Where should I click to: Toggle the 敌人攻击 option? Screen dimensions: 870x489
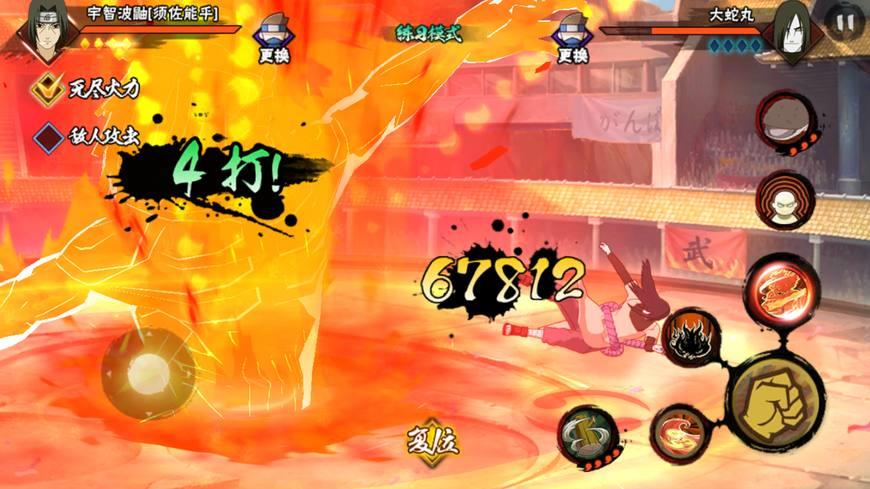pyautogui.click(x=46, y=135)
